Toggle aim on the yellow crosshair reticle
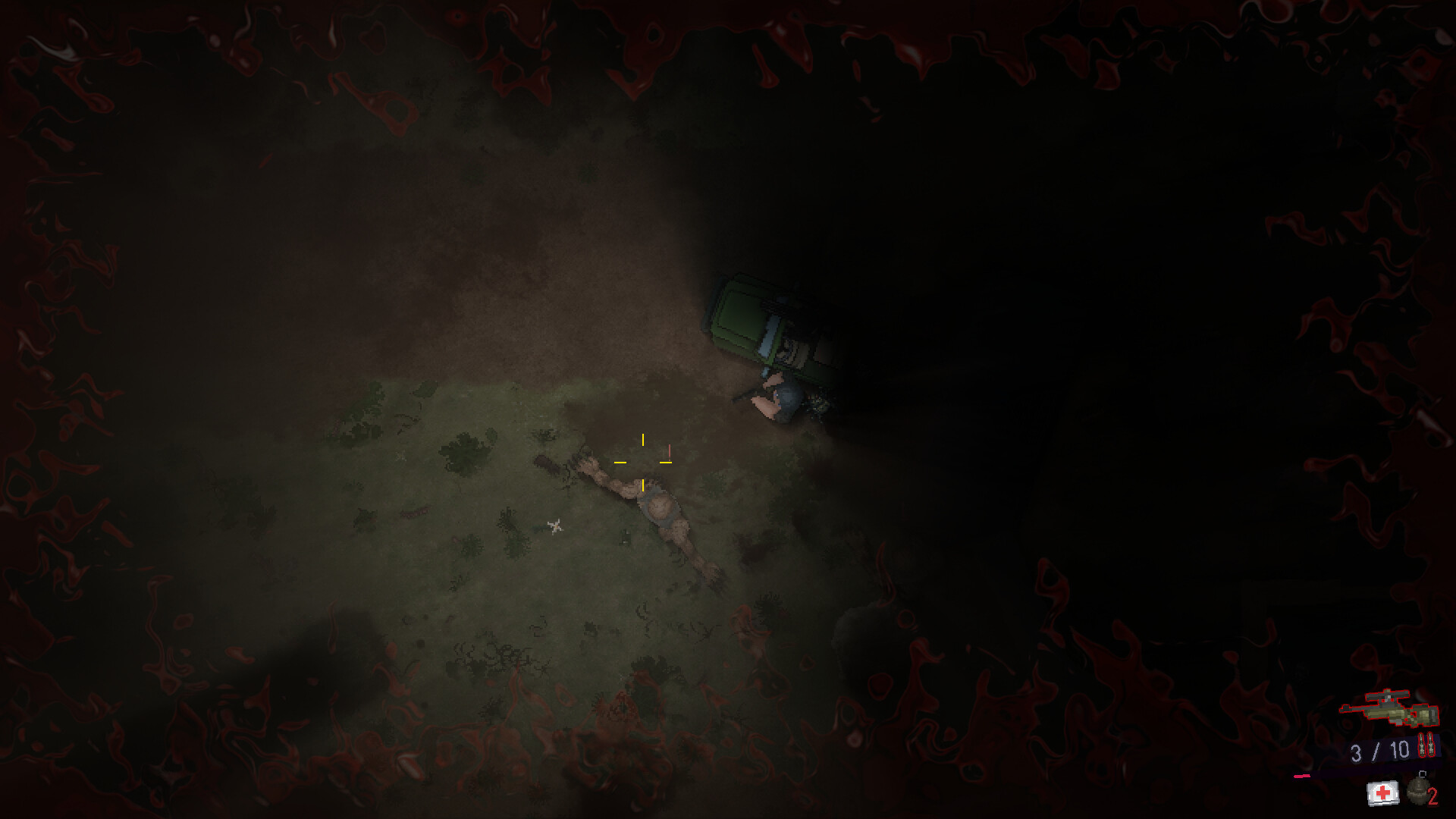This screenshot has width=1456, height=819. (x=643, y=463)
